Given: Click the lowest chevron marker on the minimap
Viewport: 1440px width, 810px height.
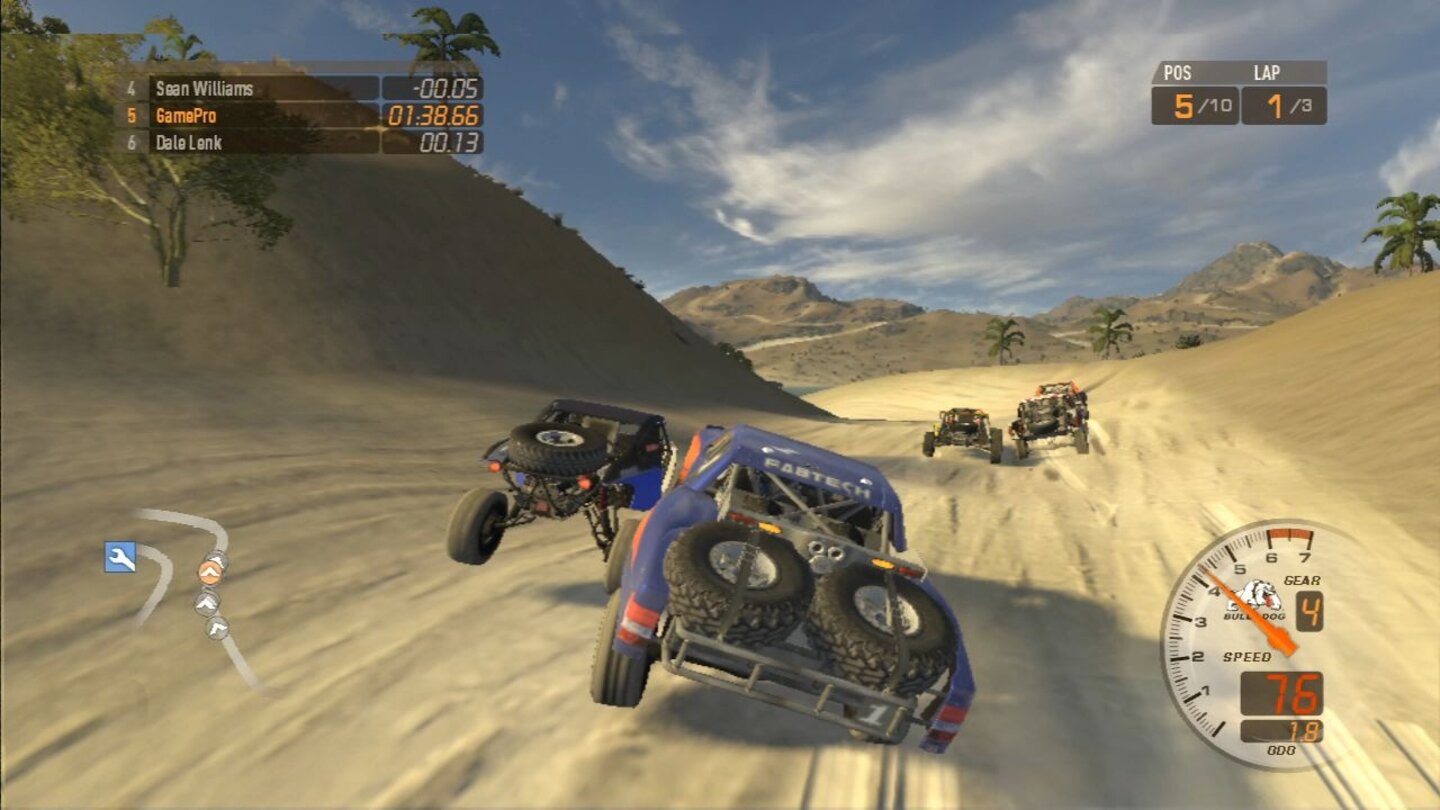Looking at the screenshot, I should click(217, 627).
